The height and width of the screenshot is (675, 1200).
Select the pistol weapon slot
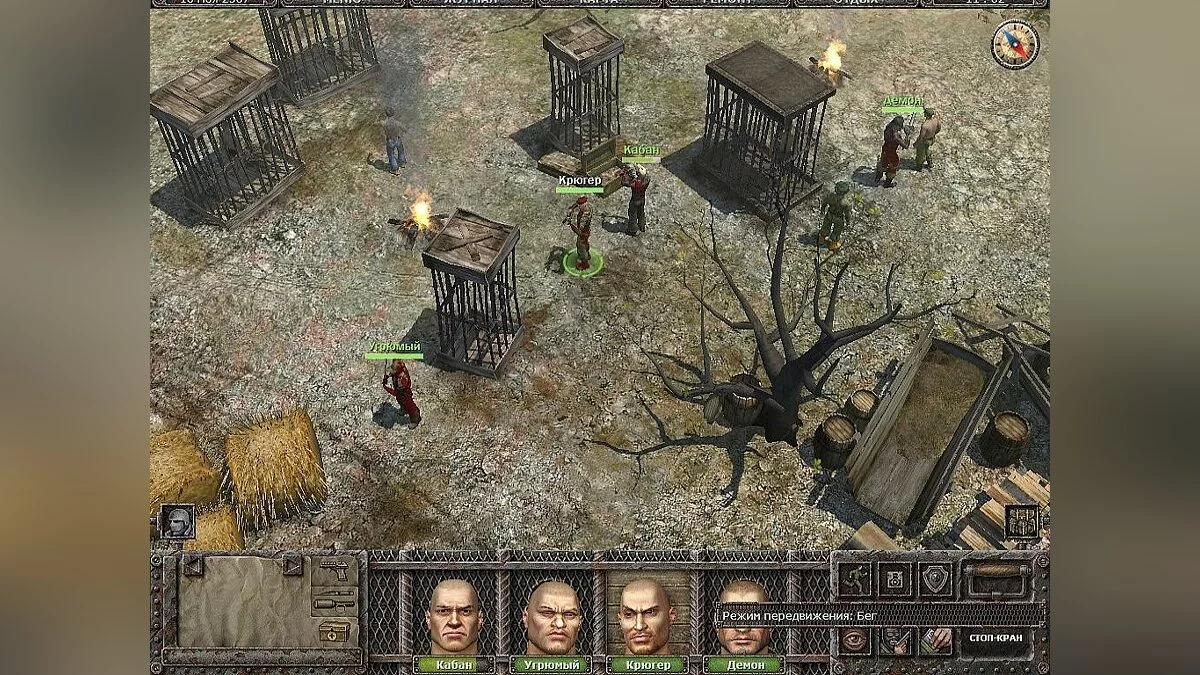click(334, 574)
